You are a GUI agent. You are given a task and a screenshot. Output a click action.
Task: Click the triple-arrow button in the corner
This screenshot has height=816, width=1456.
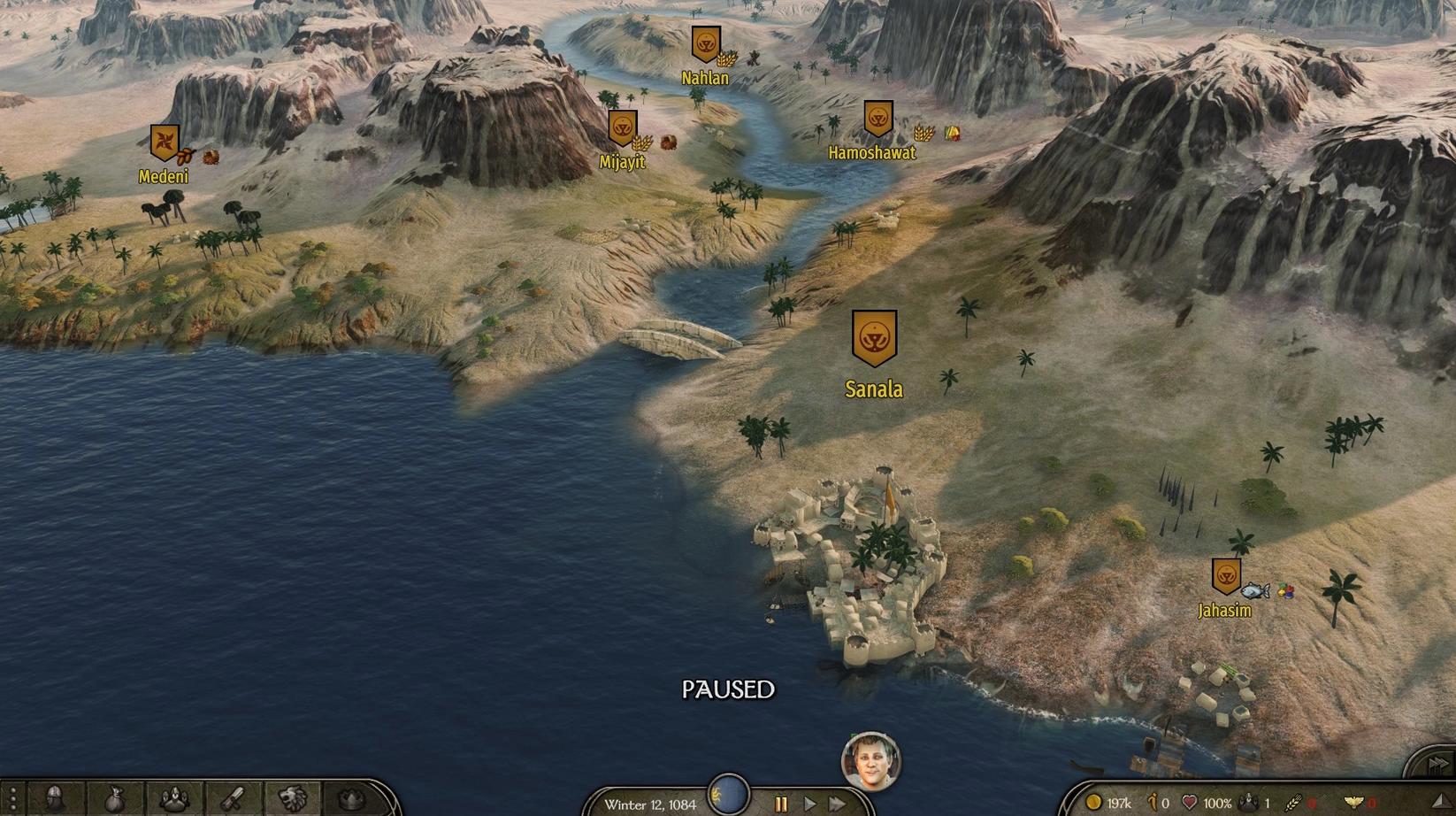(x=1437, y=763)
